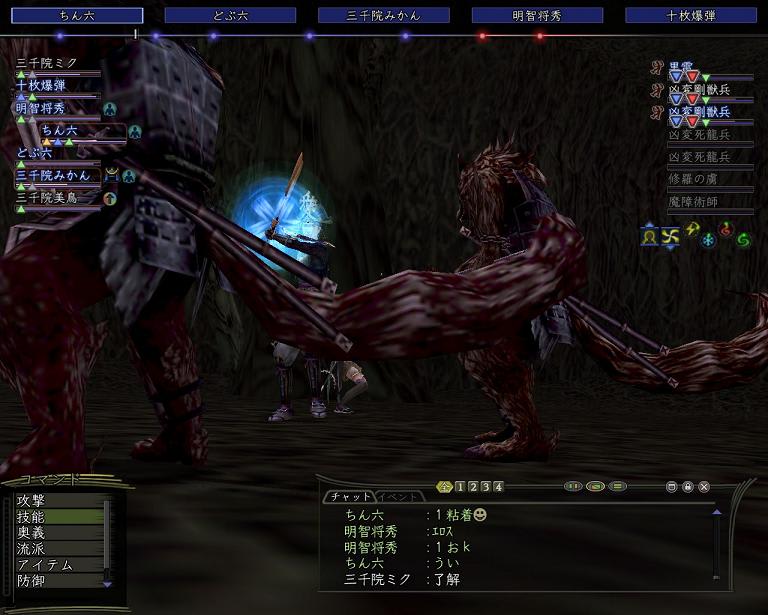Screen dimensions: 768x615
Task: Switch to the チャット chat tab
Action: (349, 497)
